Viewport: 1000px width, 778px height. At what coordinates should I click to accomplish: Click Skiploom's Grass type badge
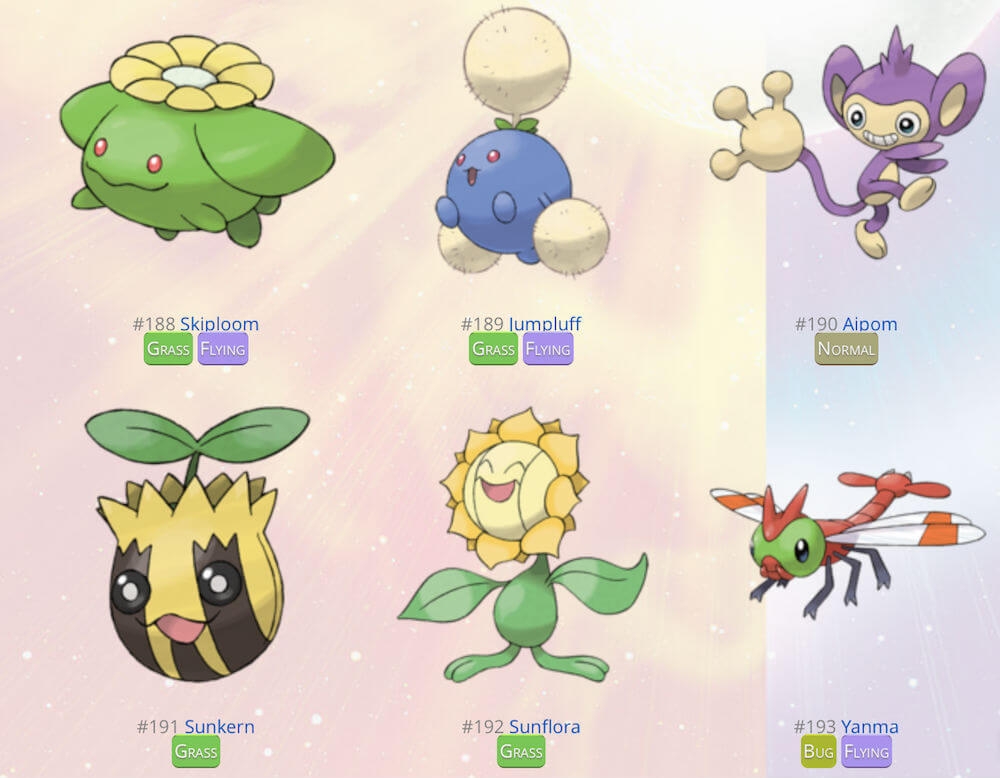(x=168, y=349)
